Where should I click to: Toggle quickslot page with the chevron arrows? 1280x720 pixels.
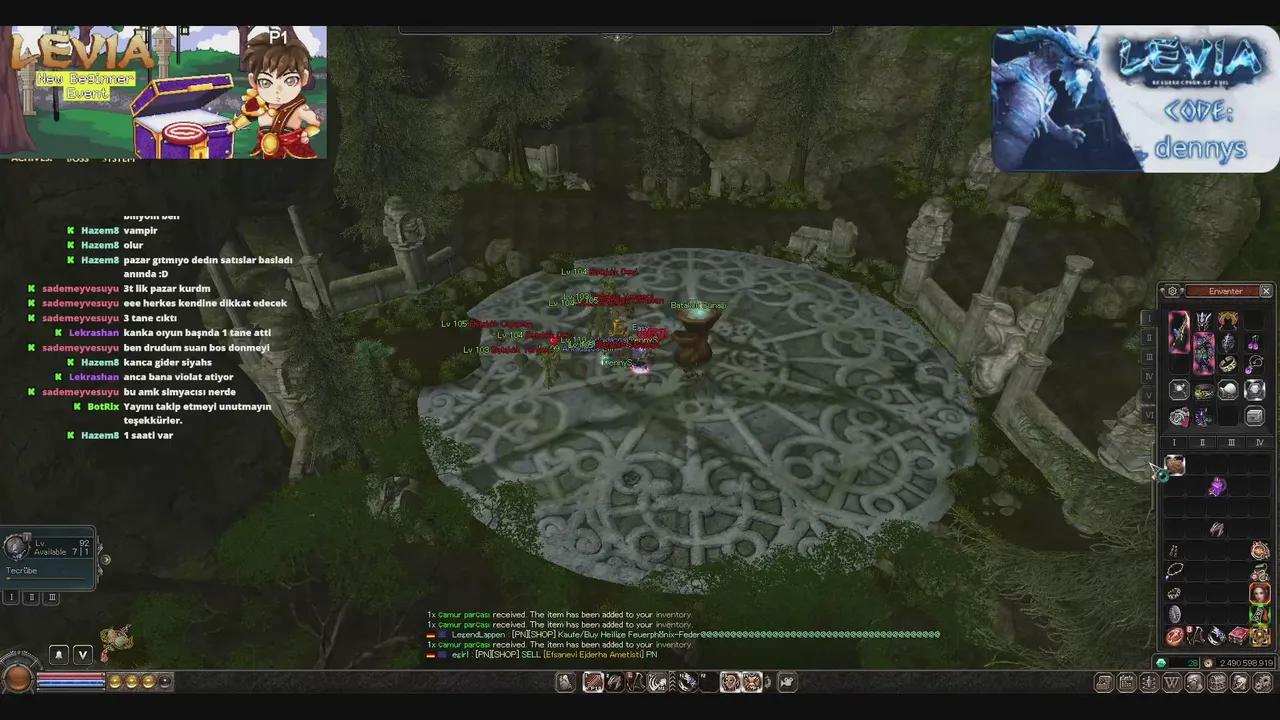672,683
